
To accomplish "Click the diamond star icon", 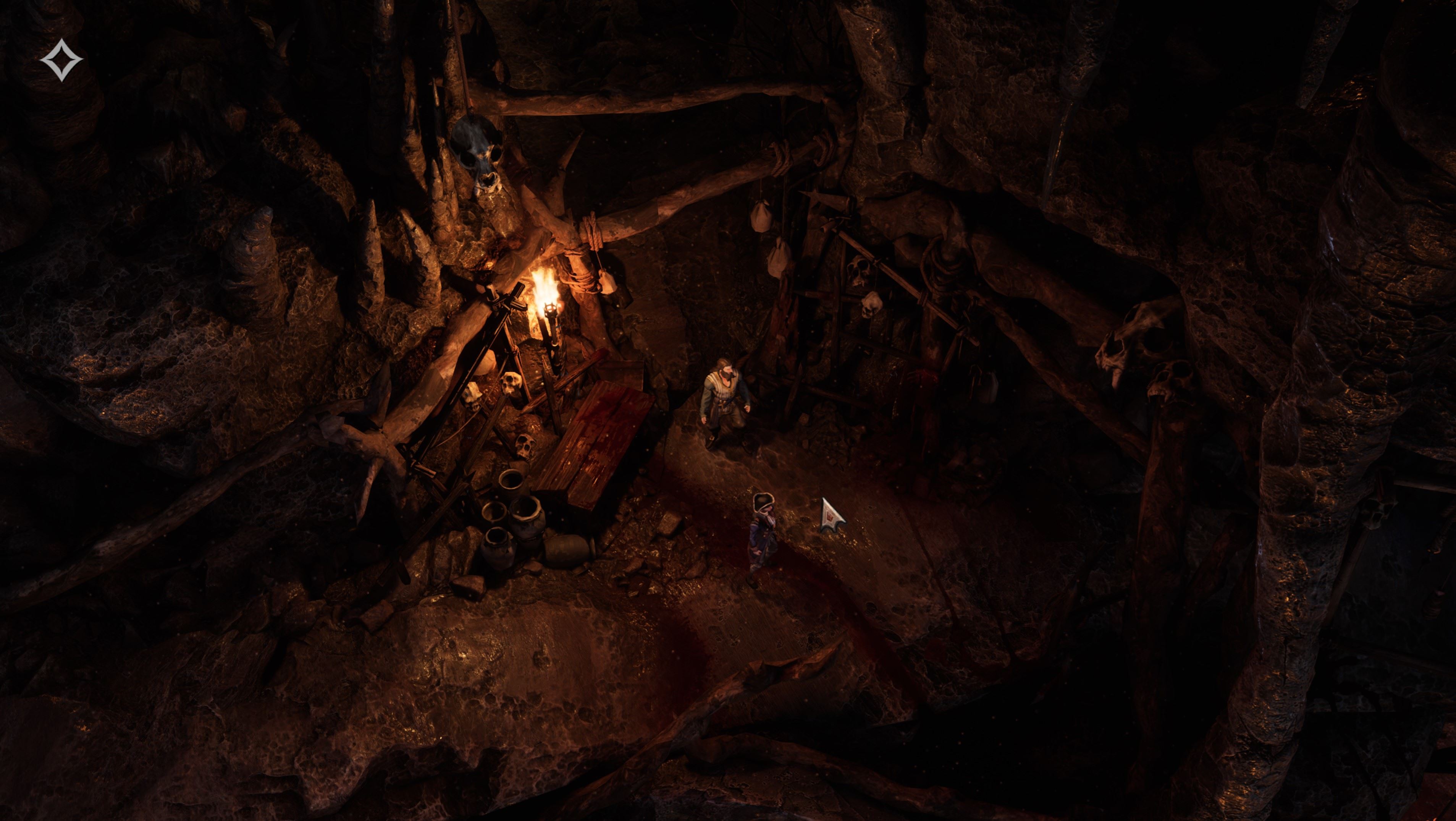I will (61, 60).
